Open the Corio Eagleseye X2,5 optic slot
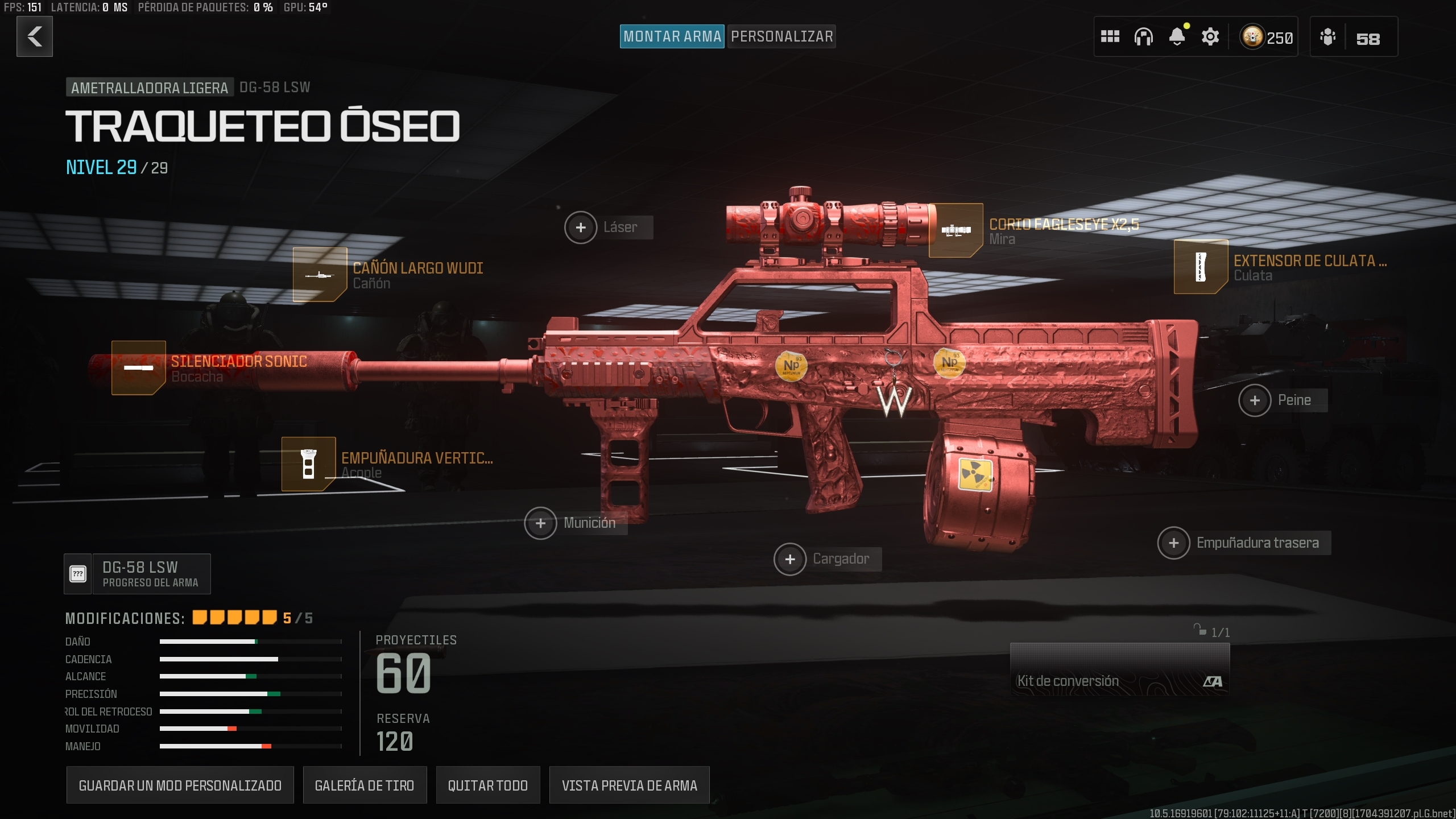Screen dimensions: 1456x819 click(x=955, y=230)
